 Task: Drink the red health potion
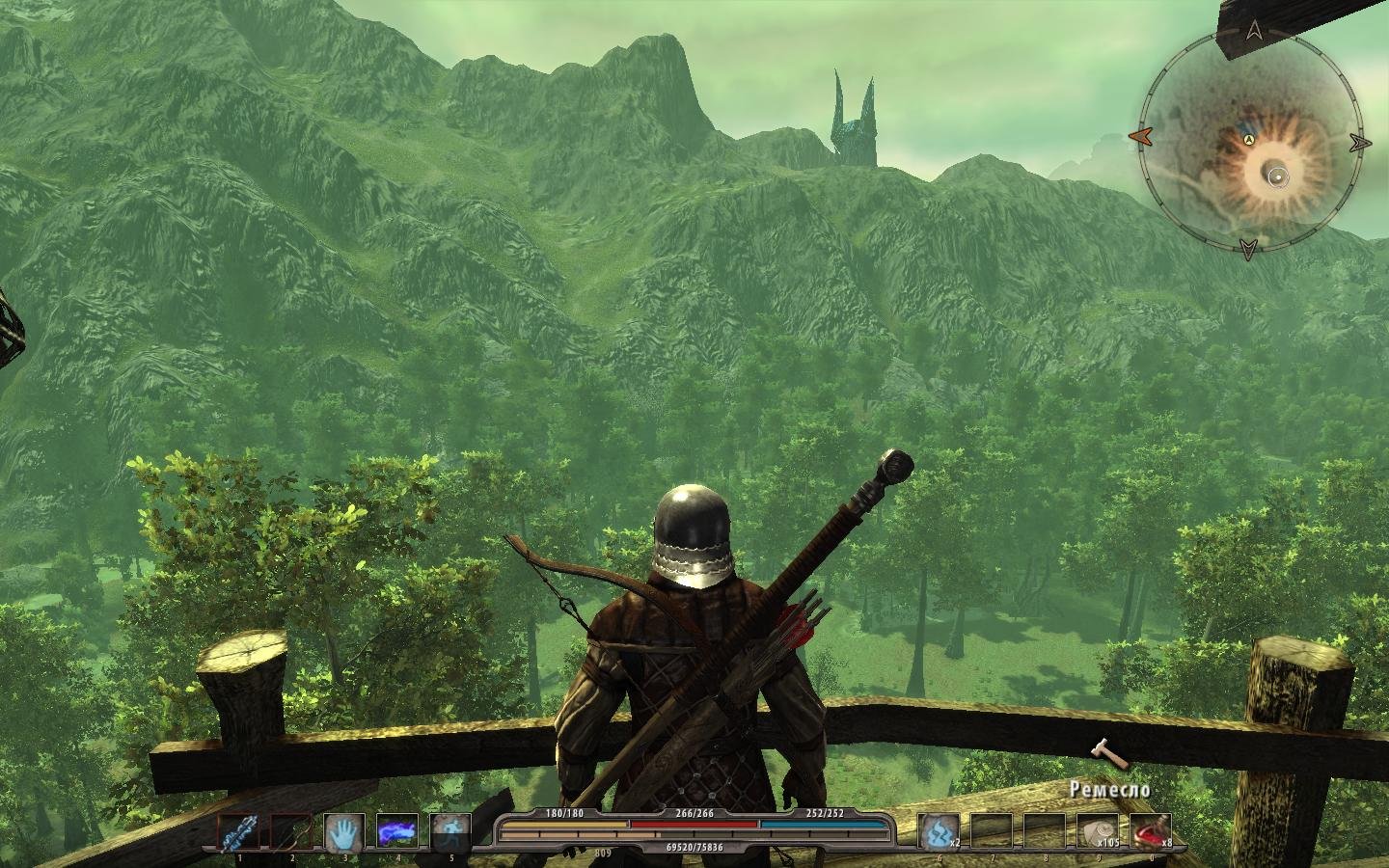tap(1149, 831)
